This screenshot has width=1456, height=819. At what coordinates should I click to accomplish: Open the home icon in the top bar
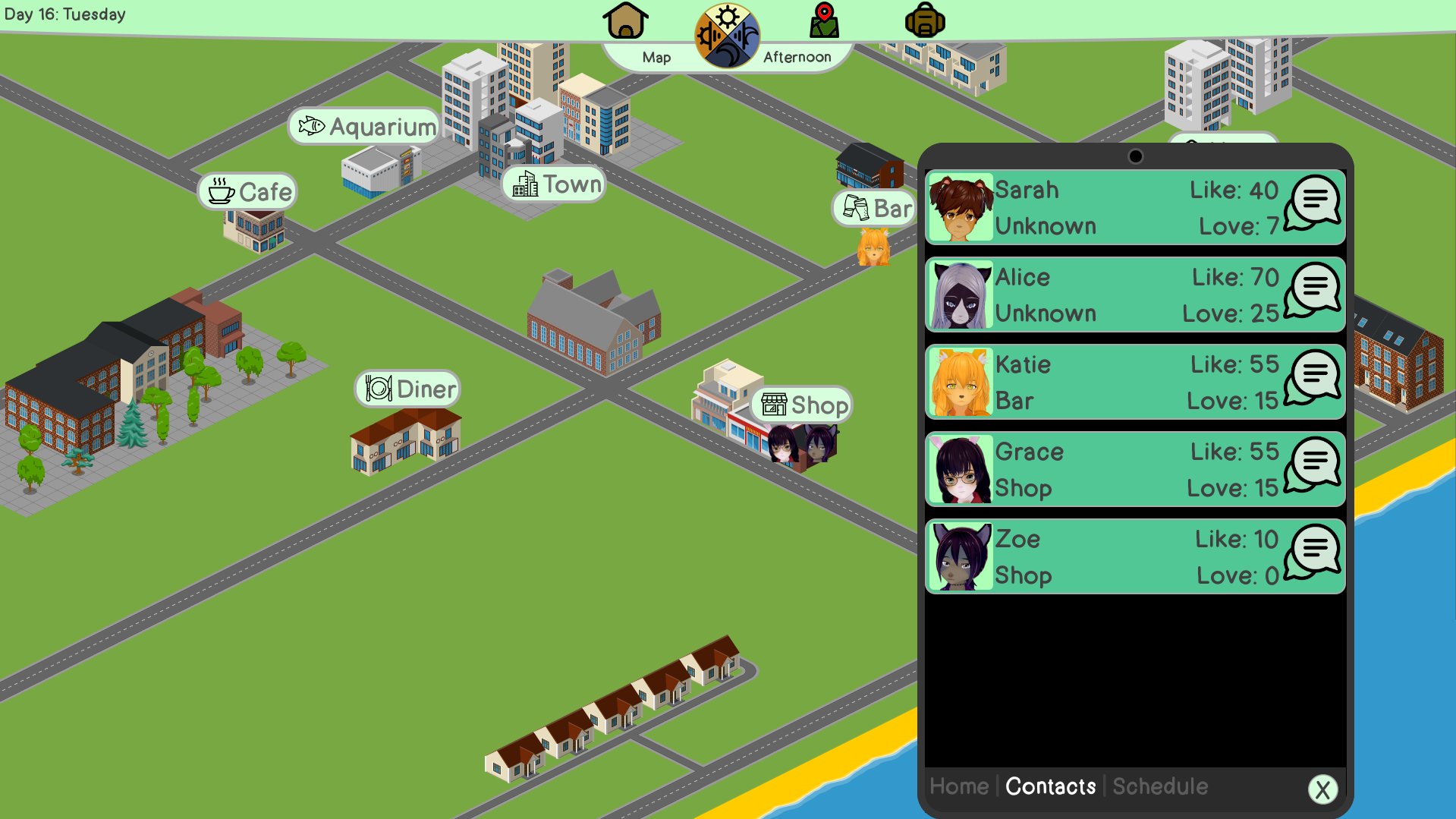coord(624,20)
